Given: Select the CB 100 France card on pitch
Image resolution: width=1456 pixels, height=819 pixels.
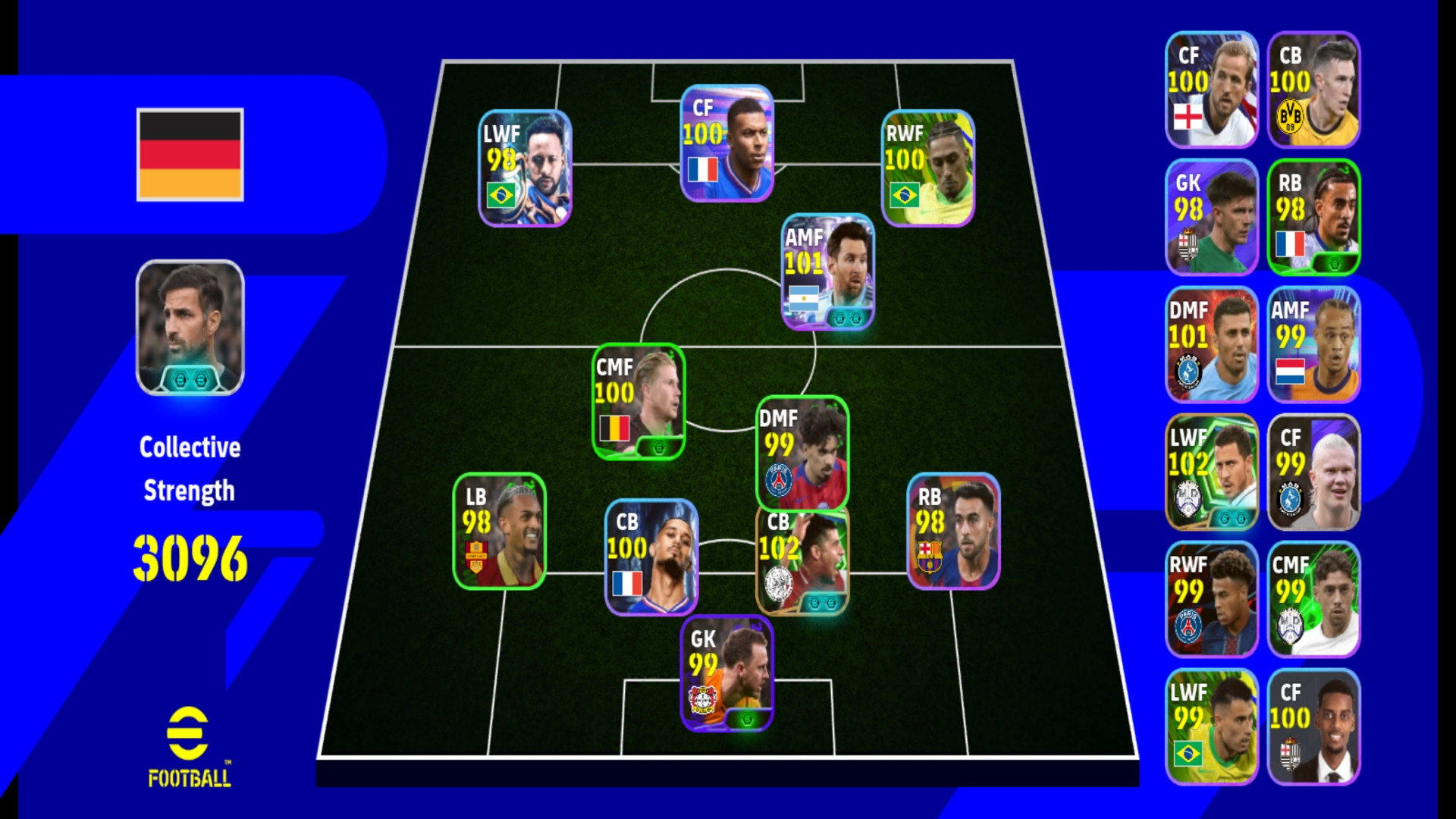Looking at the screenshot, I should tap(651, 557).
